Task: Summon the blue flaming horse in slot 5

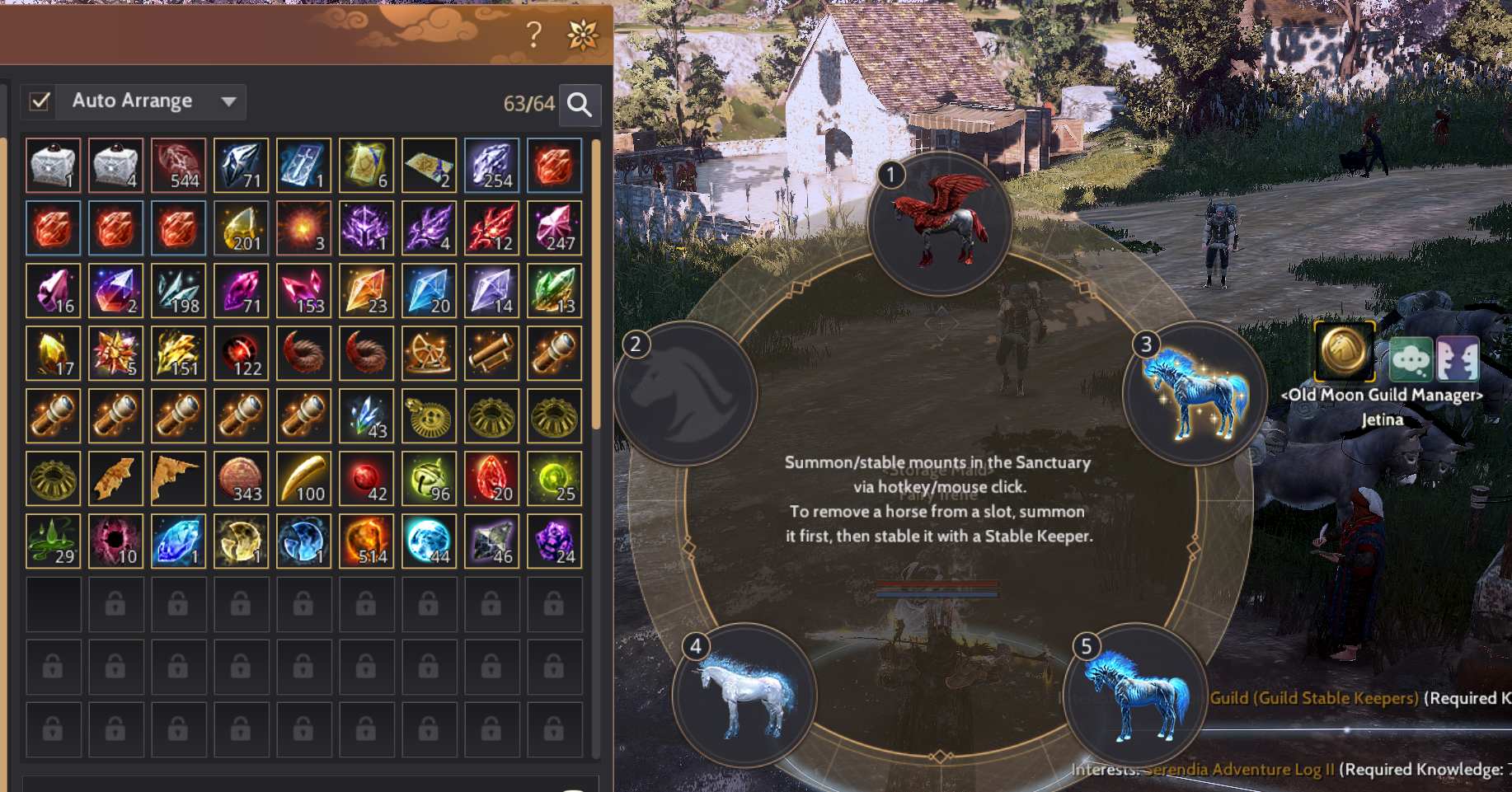Action: [1135, 695]
